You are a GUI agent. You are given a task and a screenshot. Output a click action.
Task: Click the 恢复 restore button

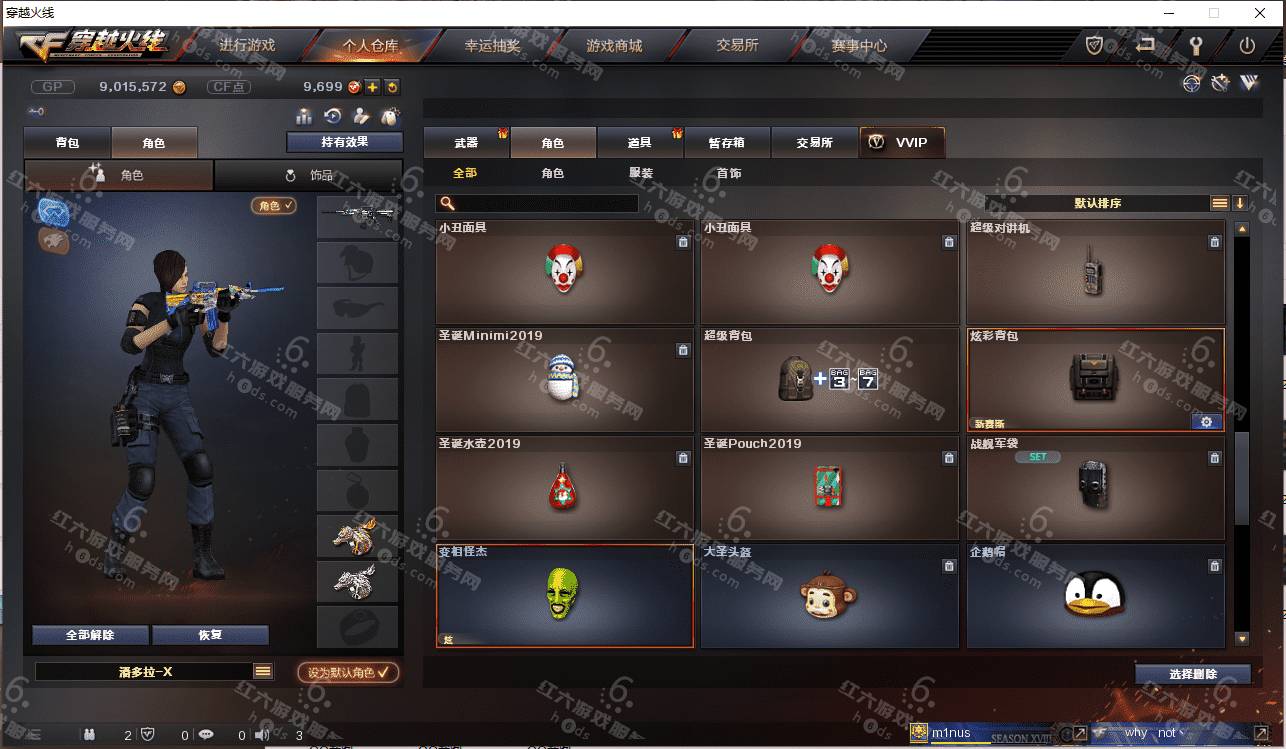tap(210, 635)
